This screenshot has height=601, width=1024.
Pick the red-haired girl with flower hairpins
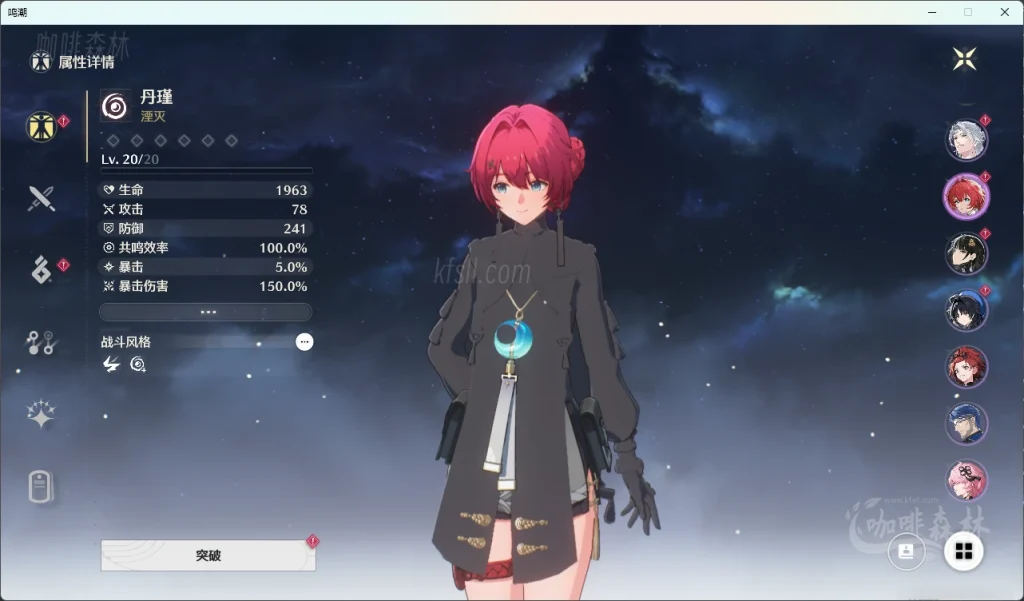pos(966,367)
